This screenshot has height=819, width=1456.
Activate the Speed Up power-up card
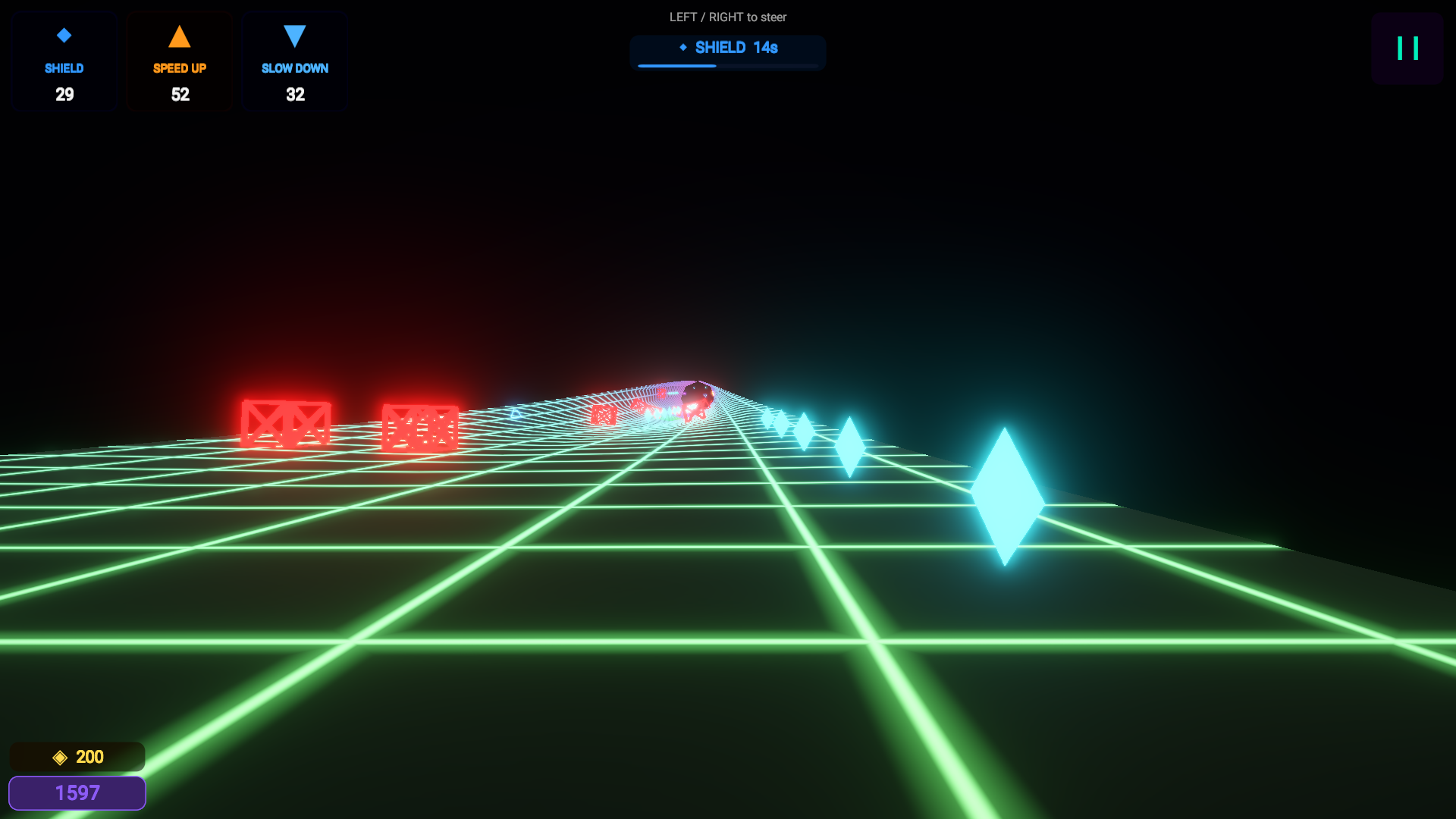coord(180,61)
